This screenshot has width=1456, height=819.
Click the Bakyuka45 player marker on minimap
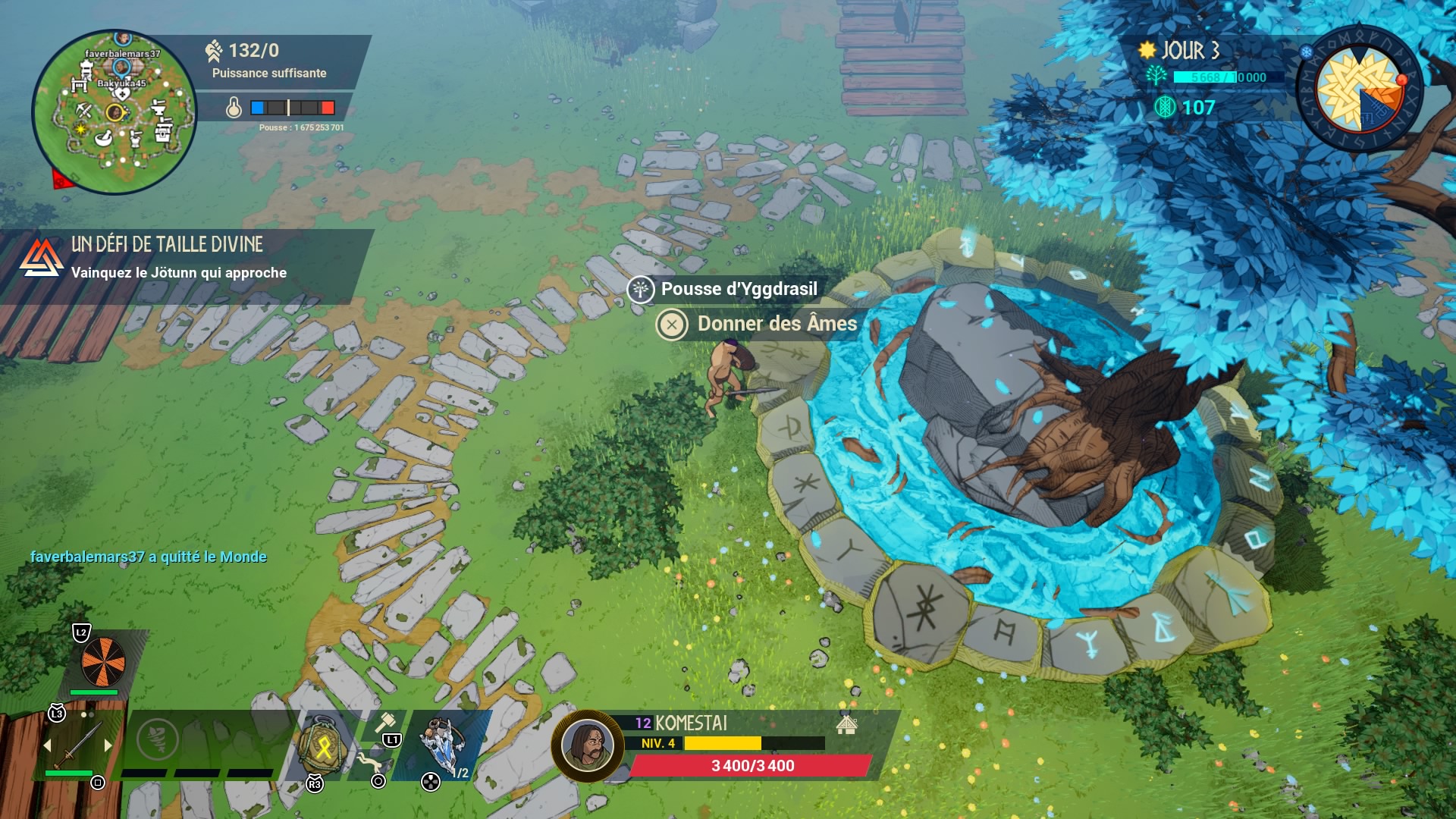click(121, 68)
